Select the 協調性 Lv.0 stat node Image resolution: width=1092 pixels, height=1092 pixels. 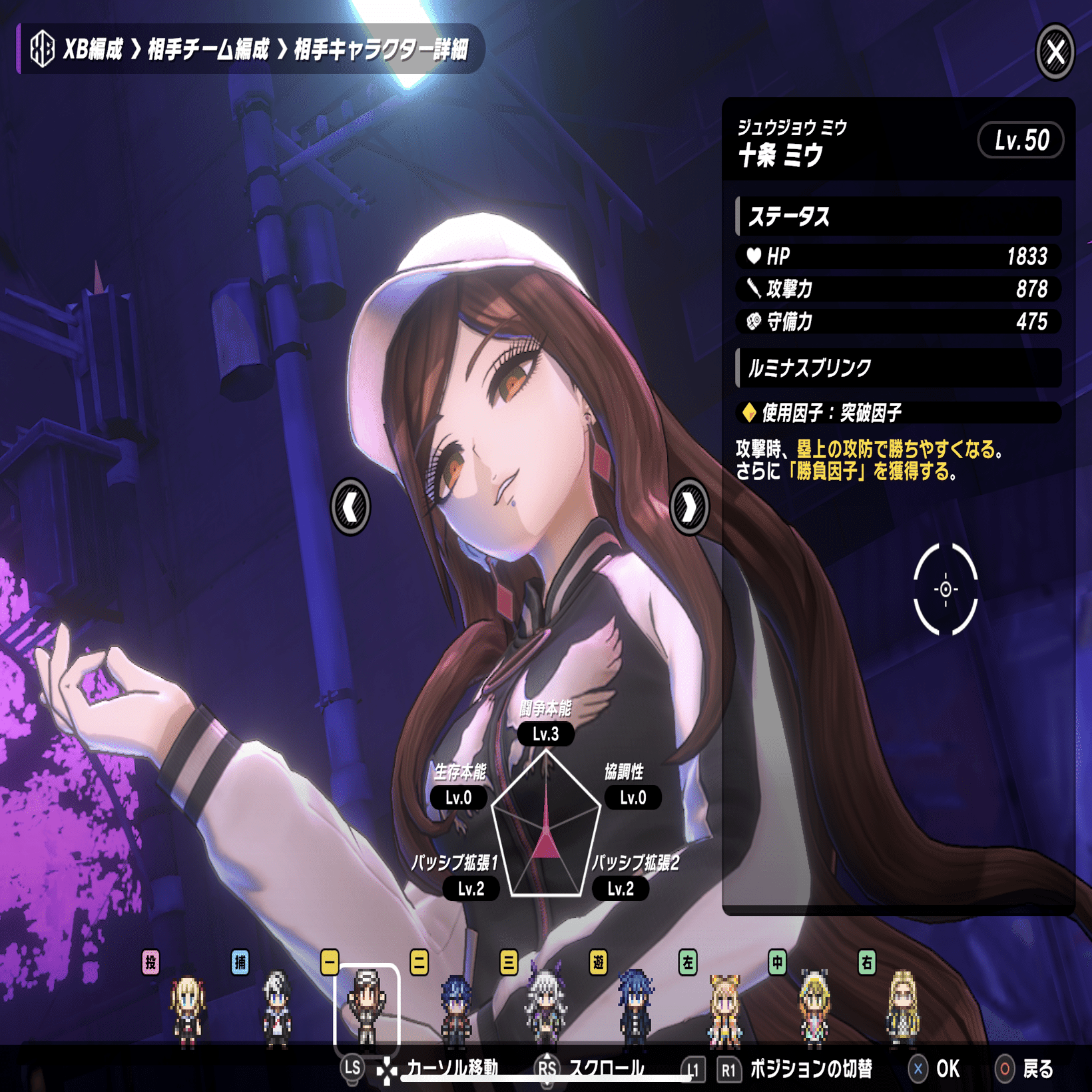(633, 798)
